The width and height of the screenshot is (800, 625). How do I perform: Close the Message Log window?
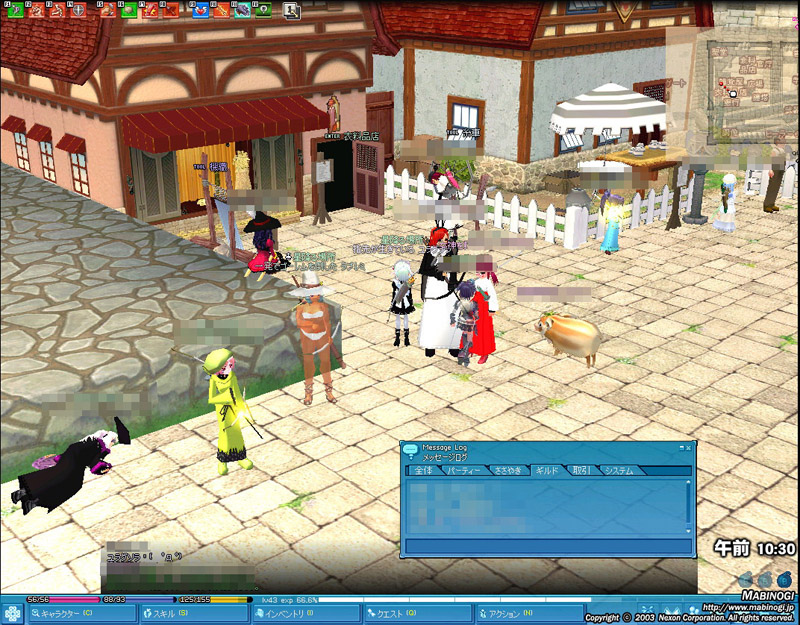point(690,447)
